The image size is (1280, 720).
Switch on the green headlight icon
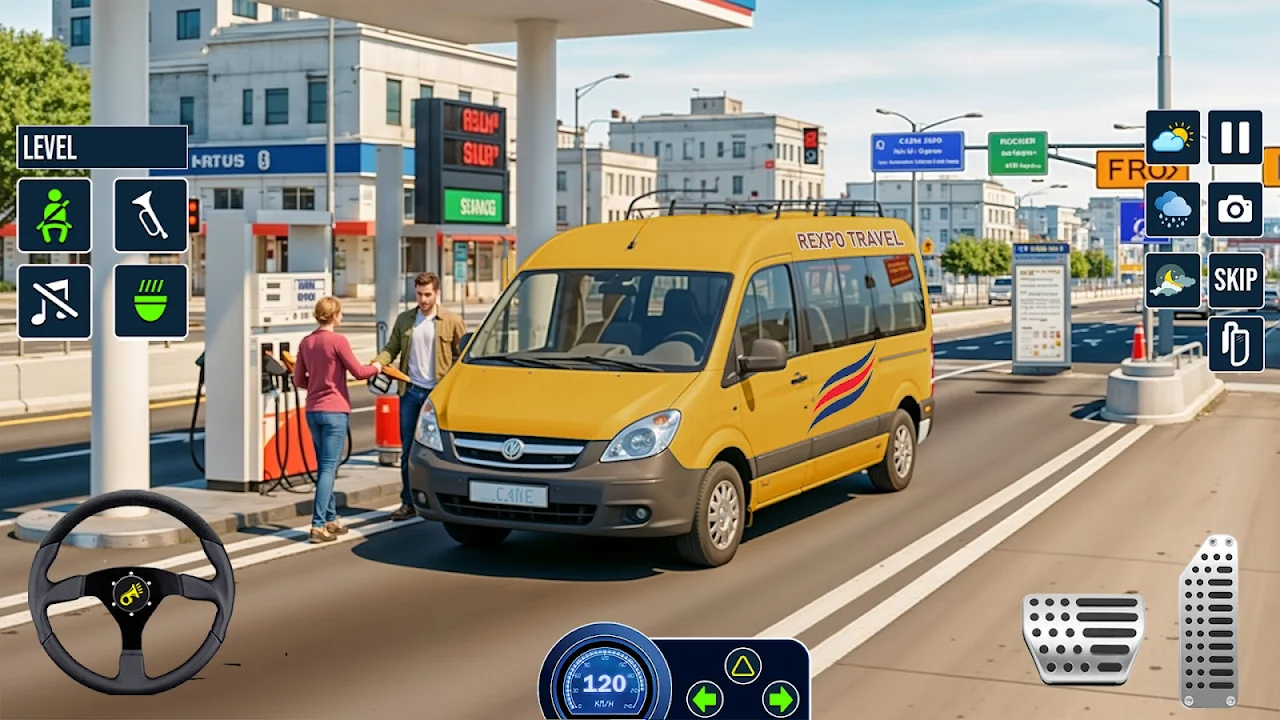150,302
